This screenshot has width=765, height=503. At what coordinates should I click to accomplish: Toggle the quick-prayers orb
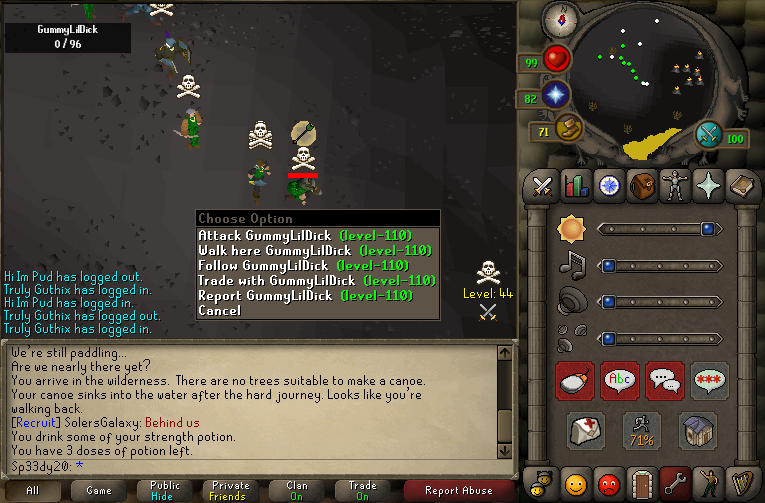555,96
